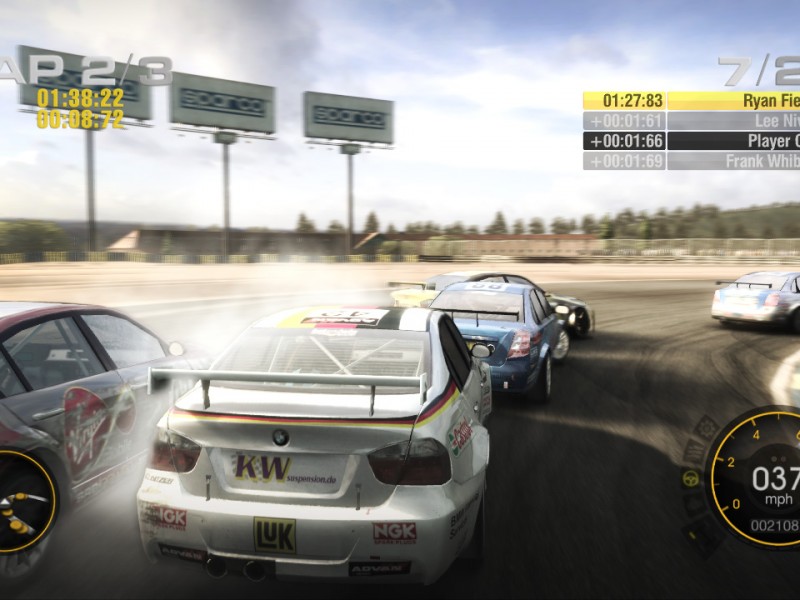The image size is (800, 600).
Task: Select Ryan's leader row in standings
Action: [x=691, y=100]
